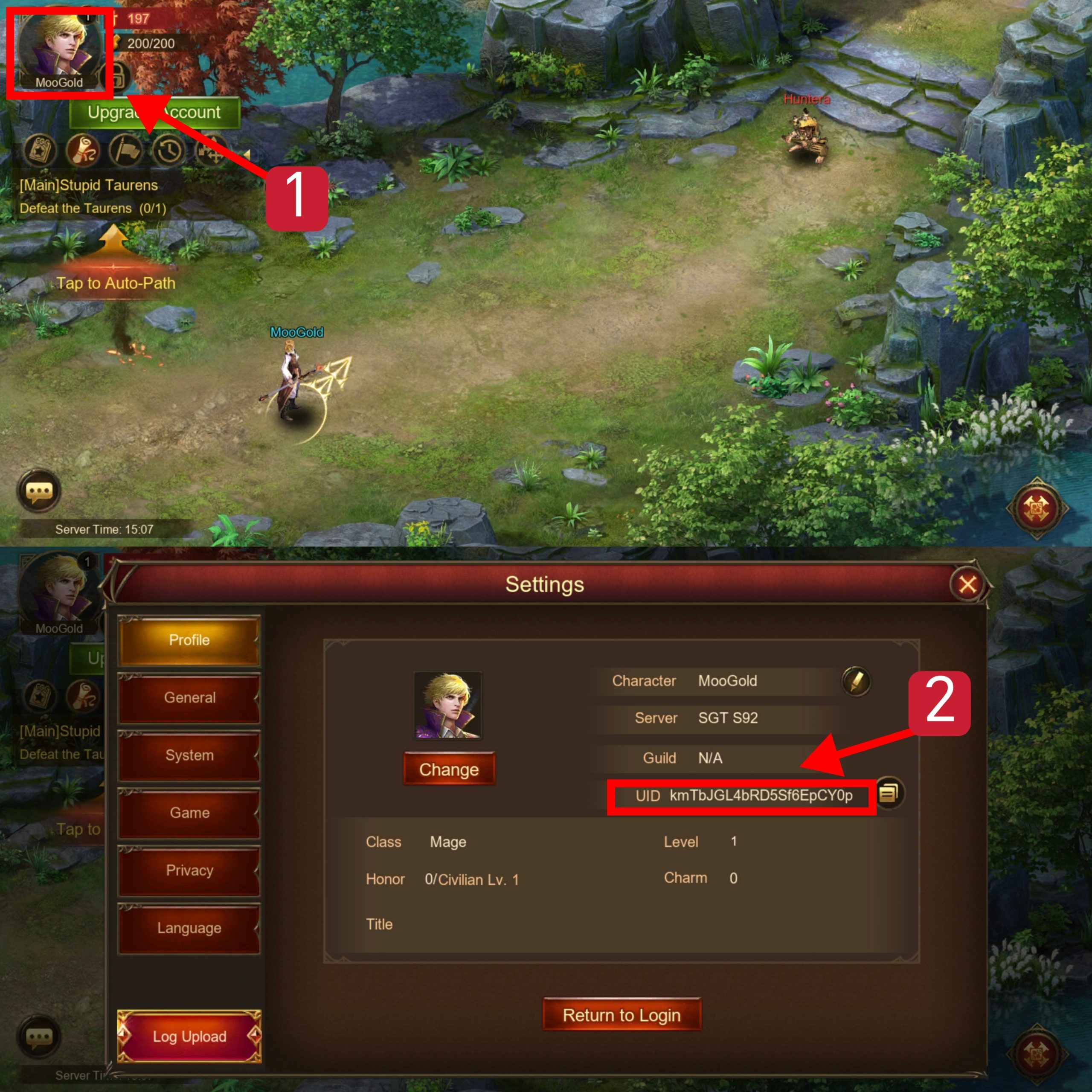
Task: Click Return to Login
Action: pyautogui.click(x=622, y=1014)
